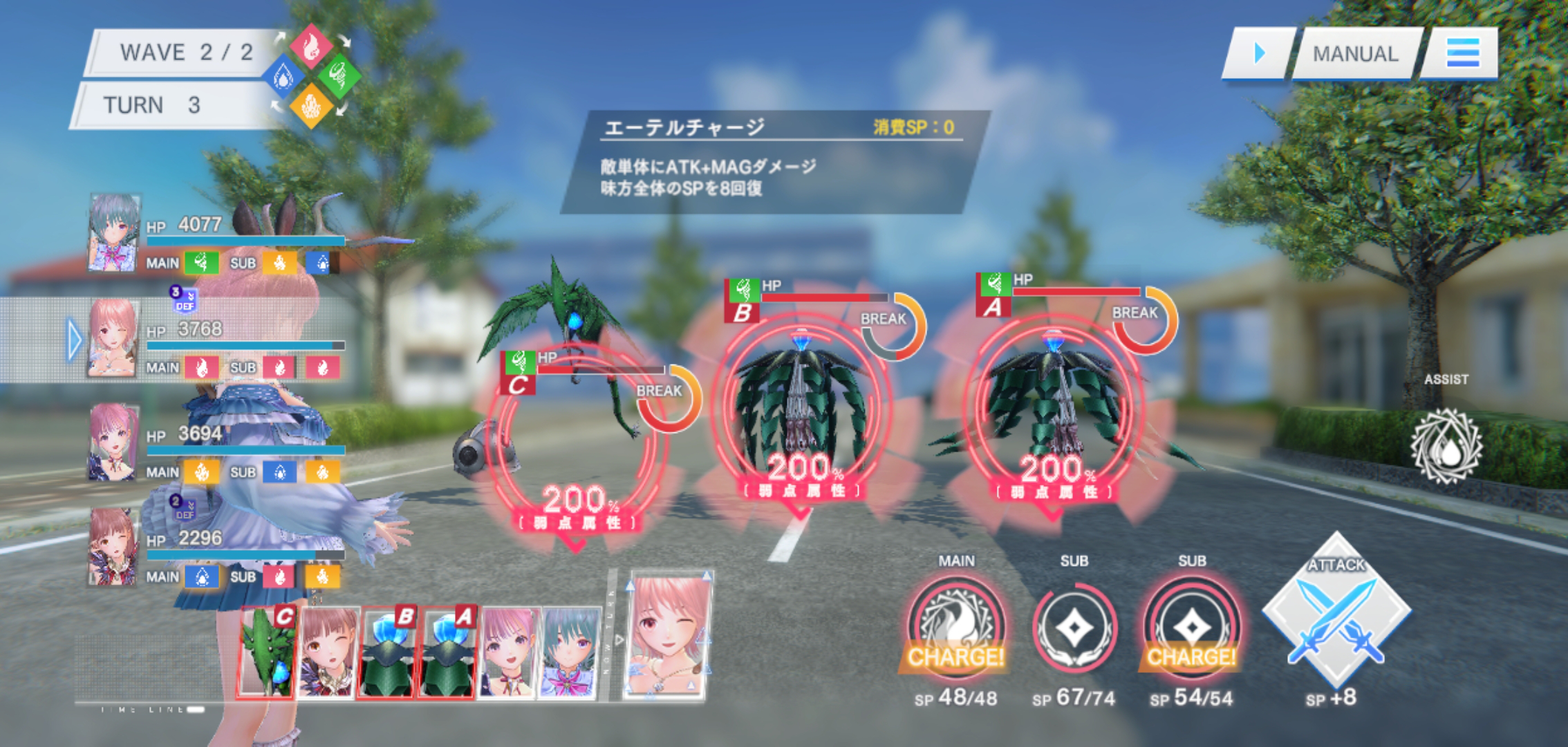Open the hamburger menu at top right
1568x747 pixels.
tap(1463, 54)
